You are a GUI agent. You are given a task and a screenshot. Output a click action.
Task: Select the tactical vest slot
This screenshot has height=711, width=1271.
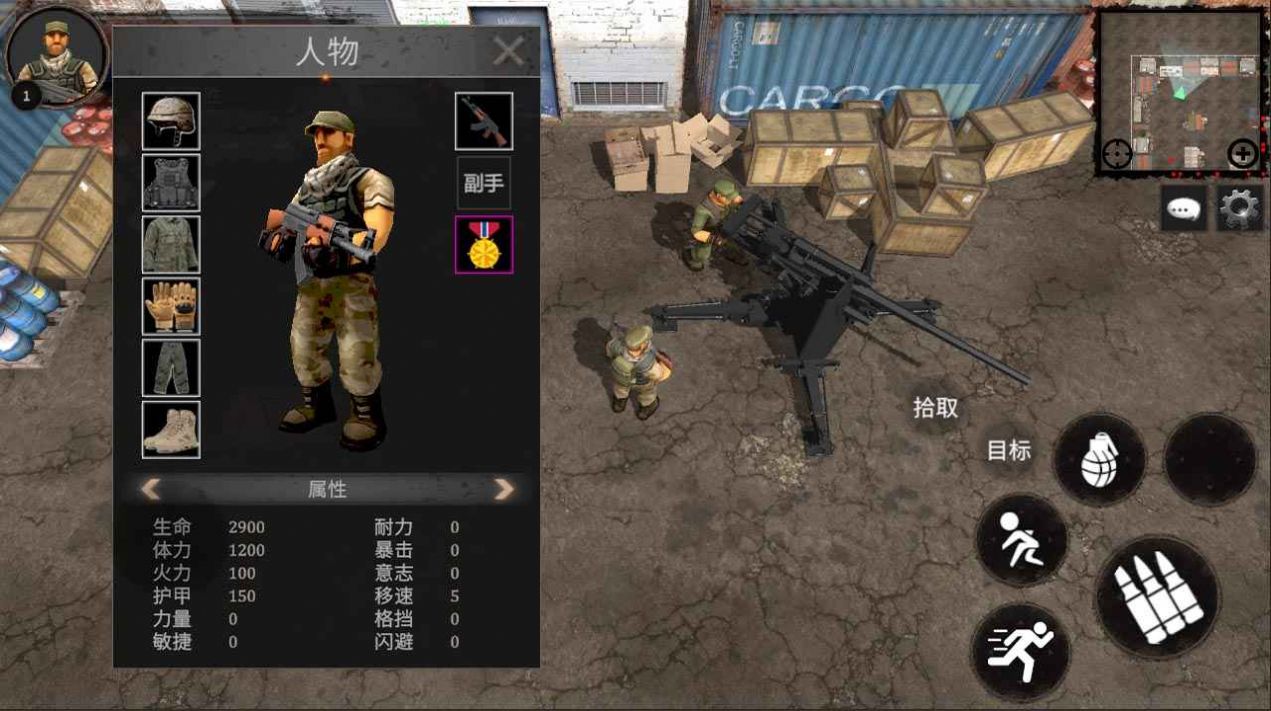click(x=171, y=183)
